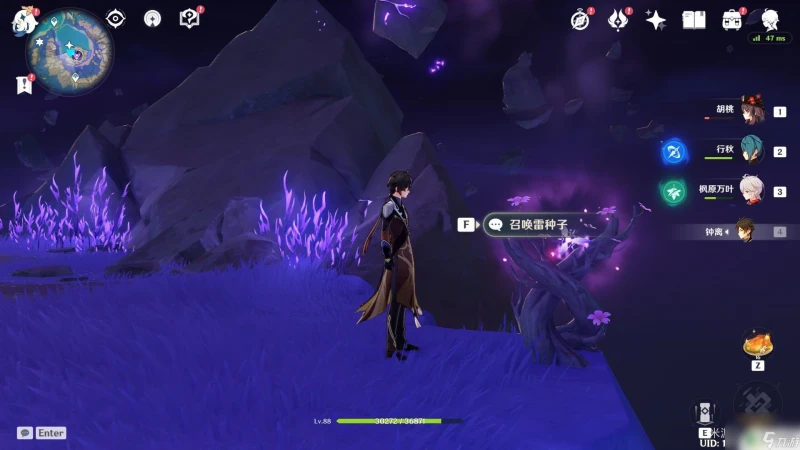Open the backpack inventory
Screen dimensions: 800x450
click(x=732, y=19)
